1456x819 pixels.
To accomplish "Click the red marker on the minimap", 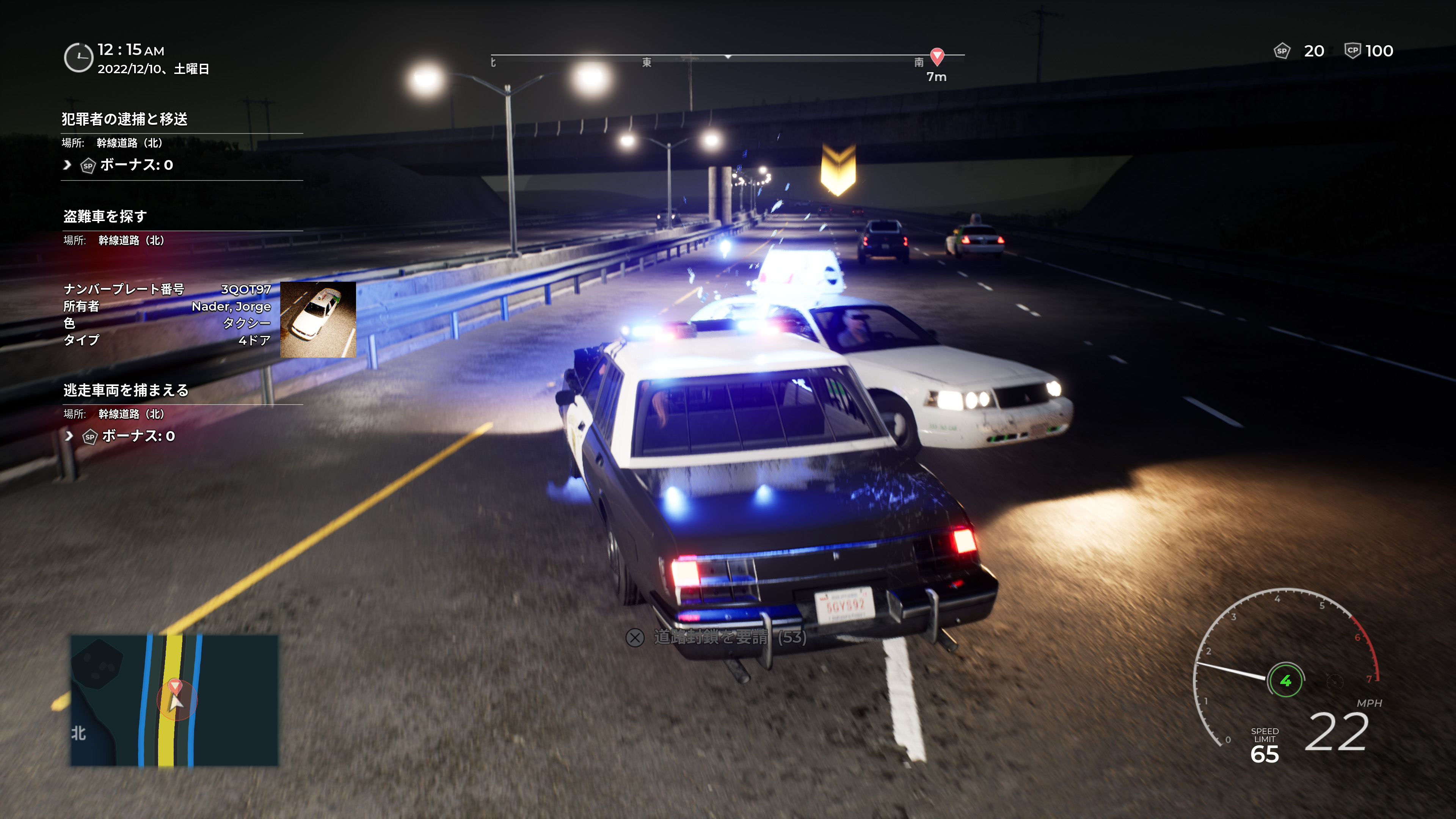I will coord(175,687).
